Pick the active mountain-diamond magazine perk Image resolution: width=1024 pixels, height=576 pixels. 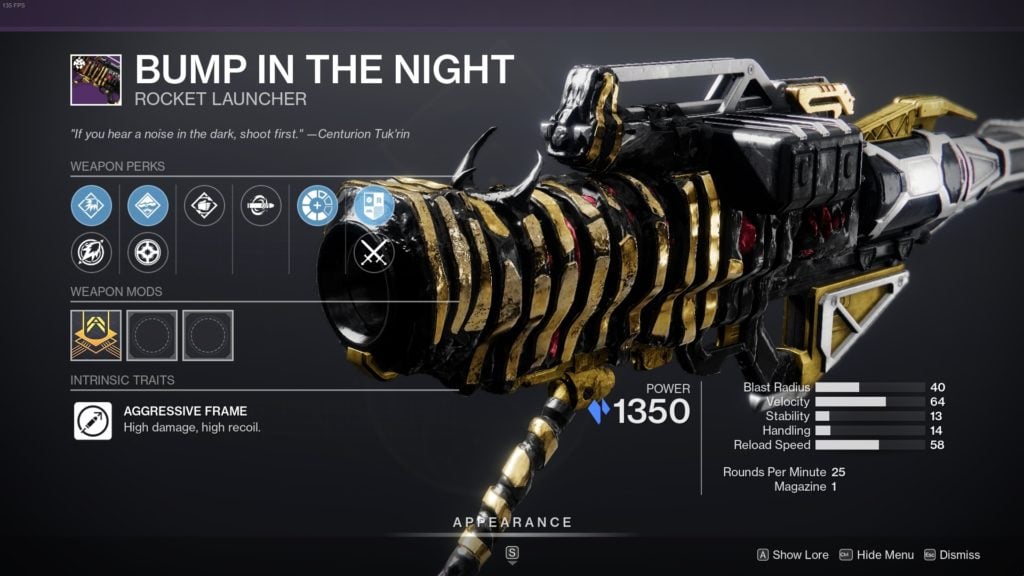(148, 205)
